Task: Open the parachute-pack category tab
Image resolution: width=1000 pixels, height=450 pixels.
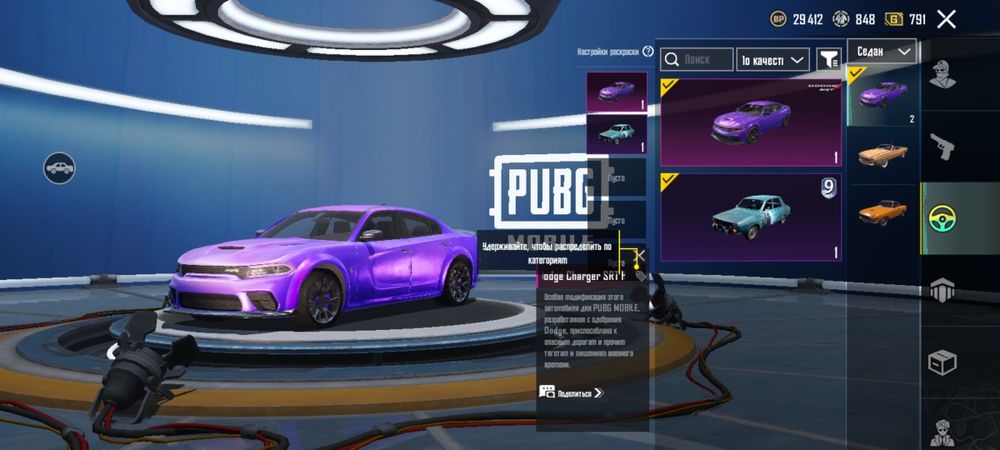Action: click(x=941, y=290)
